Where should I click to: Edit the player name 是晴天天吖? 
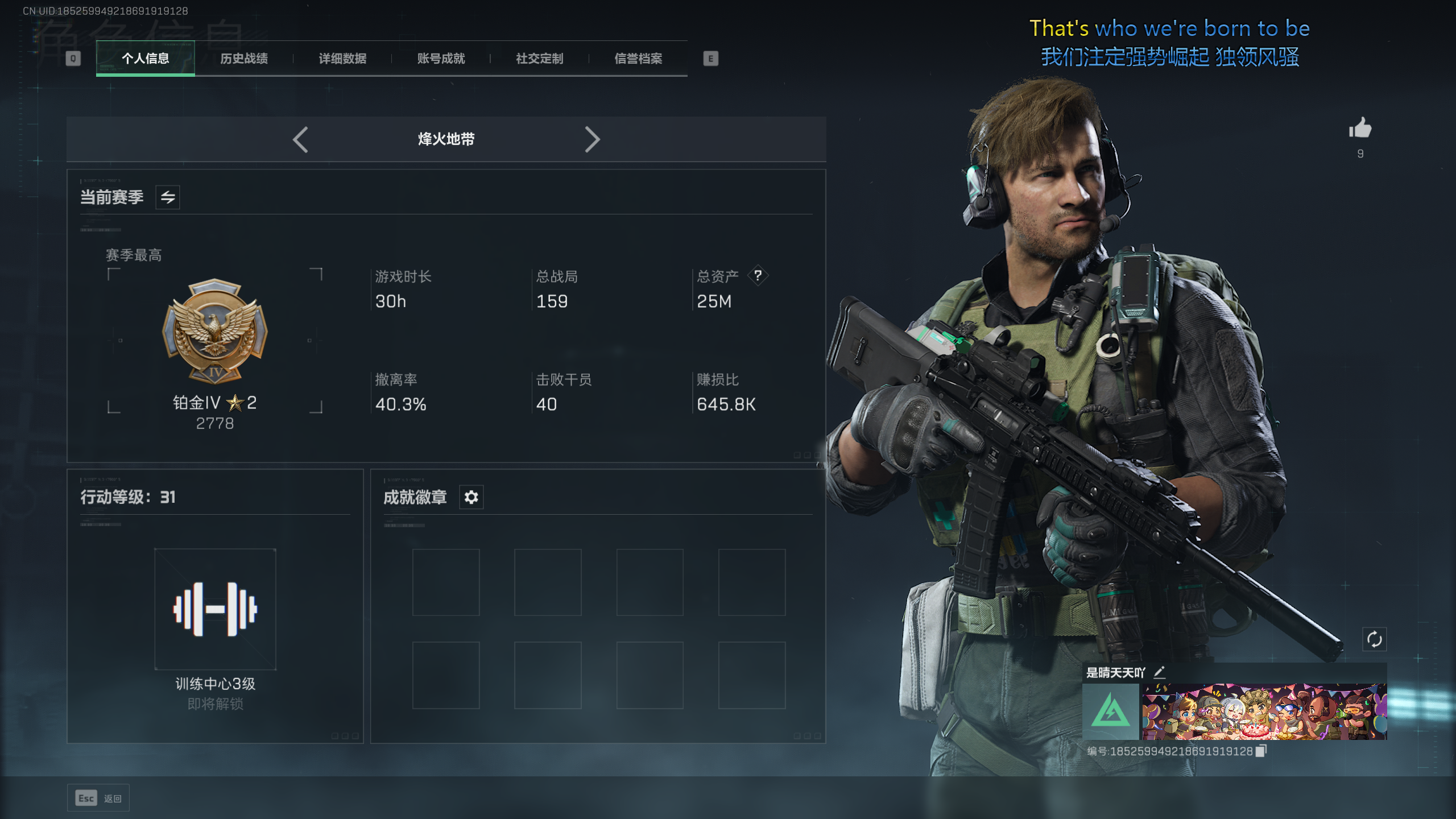1159,672
